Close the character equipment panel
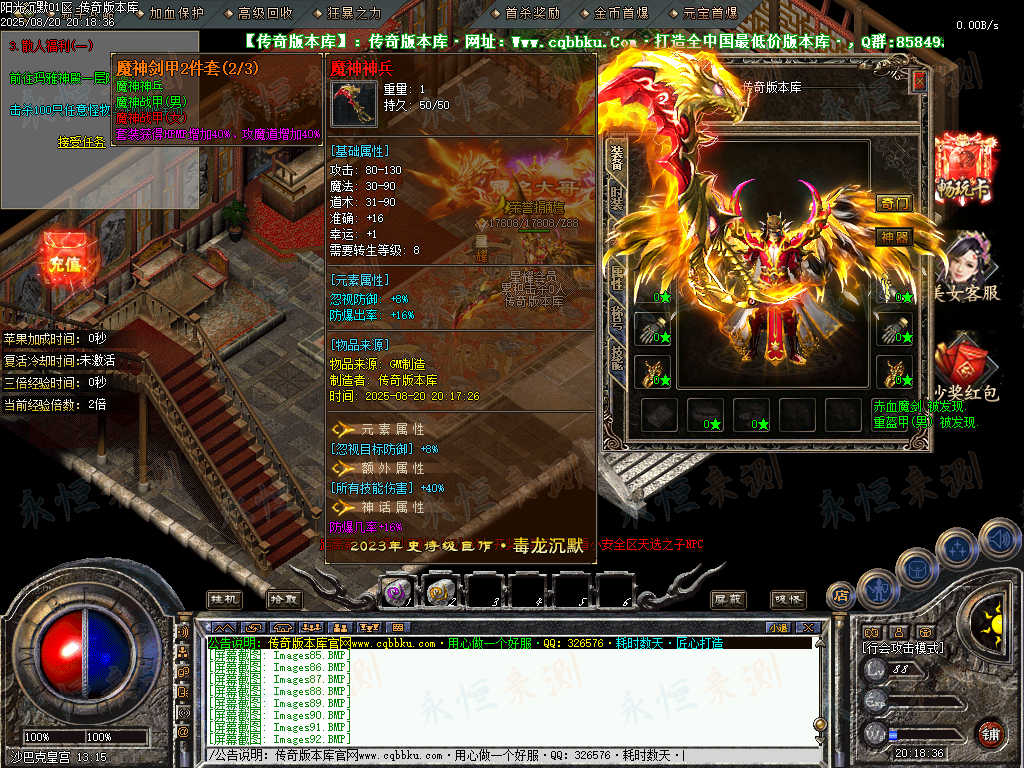Viewport: 1024px width, 768px height. [921, 80]
